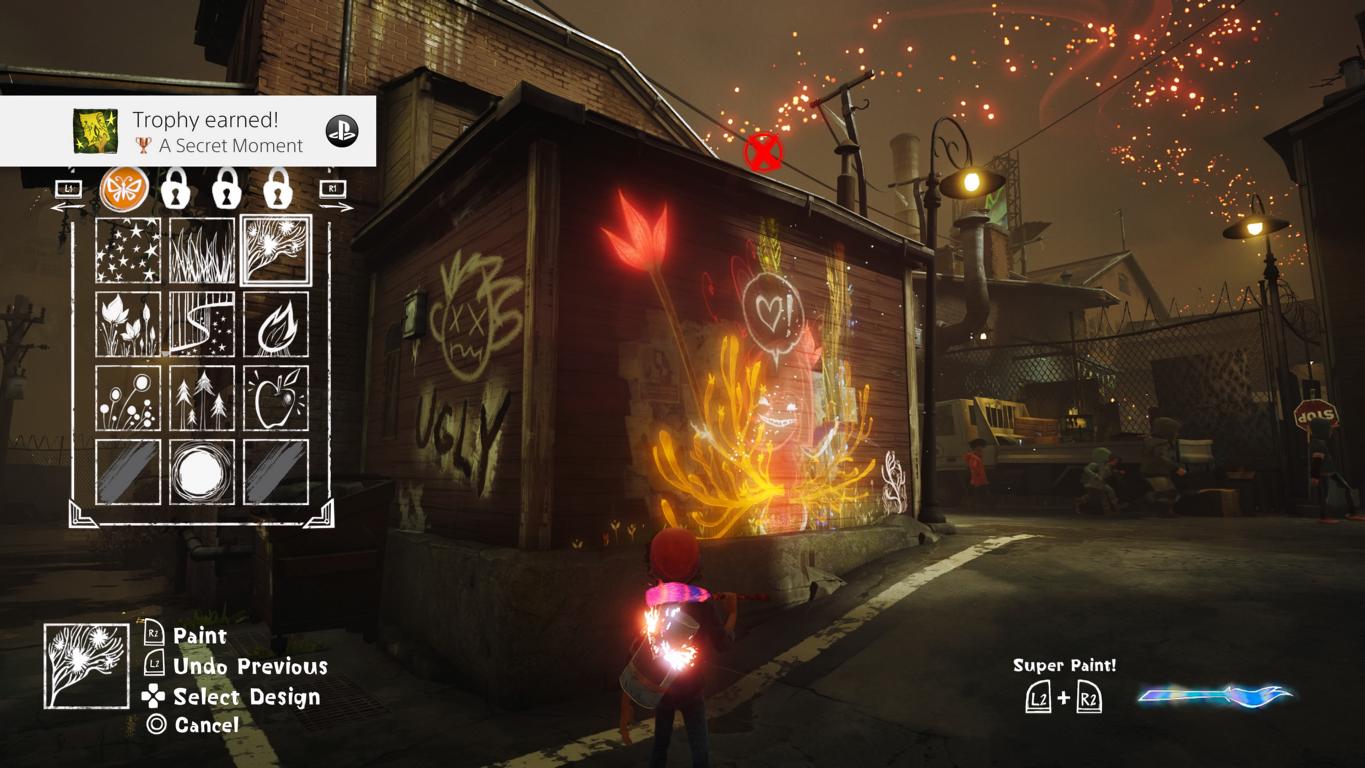Select the campfire flame design
The height and width of the screenshot is (768, 1365).
[x=276, y=324]
